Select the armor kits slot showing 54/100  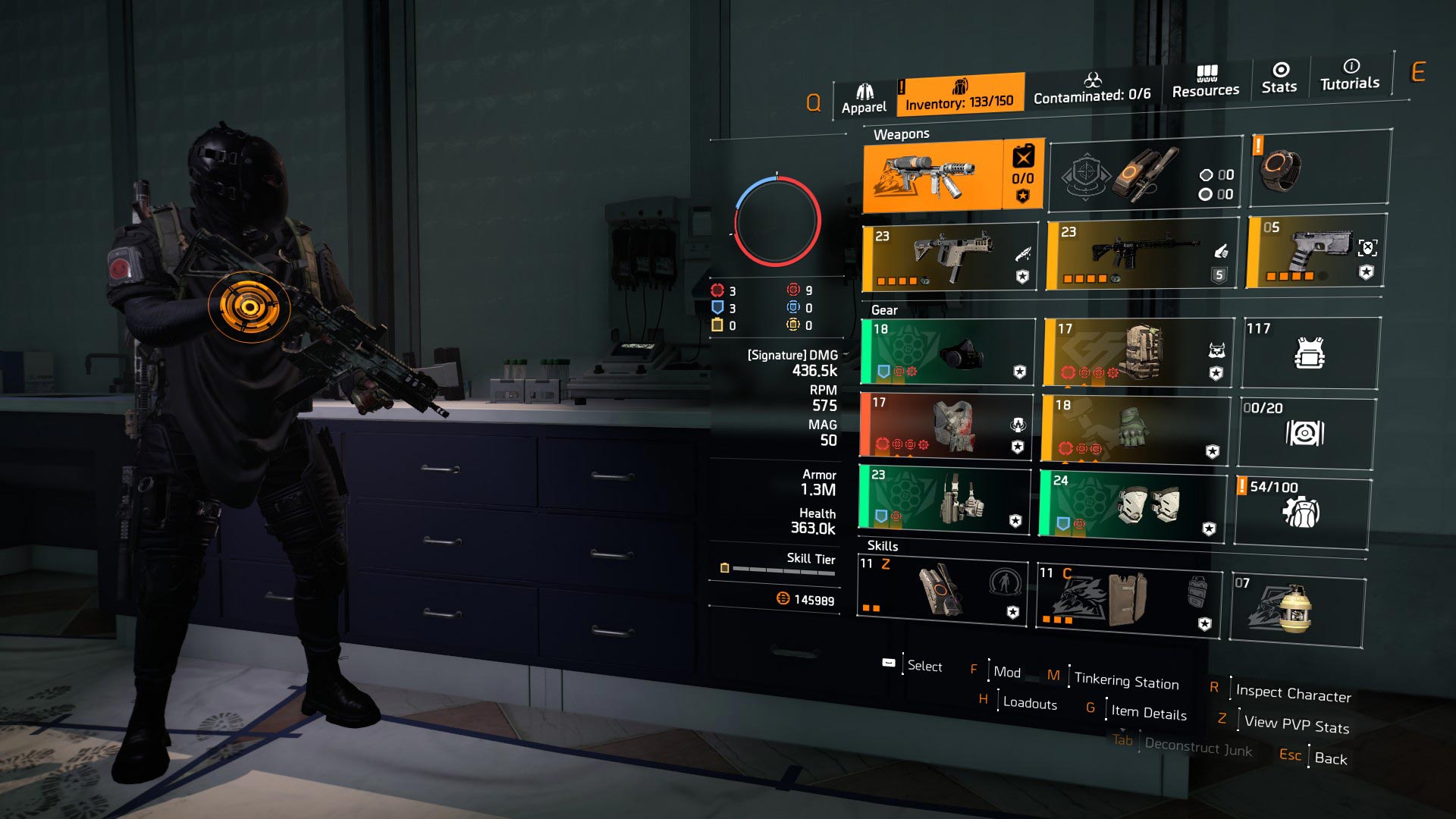pyautogui.click(x=1306, y=508)
